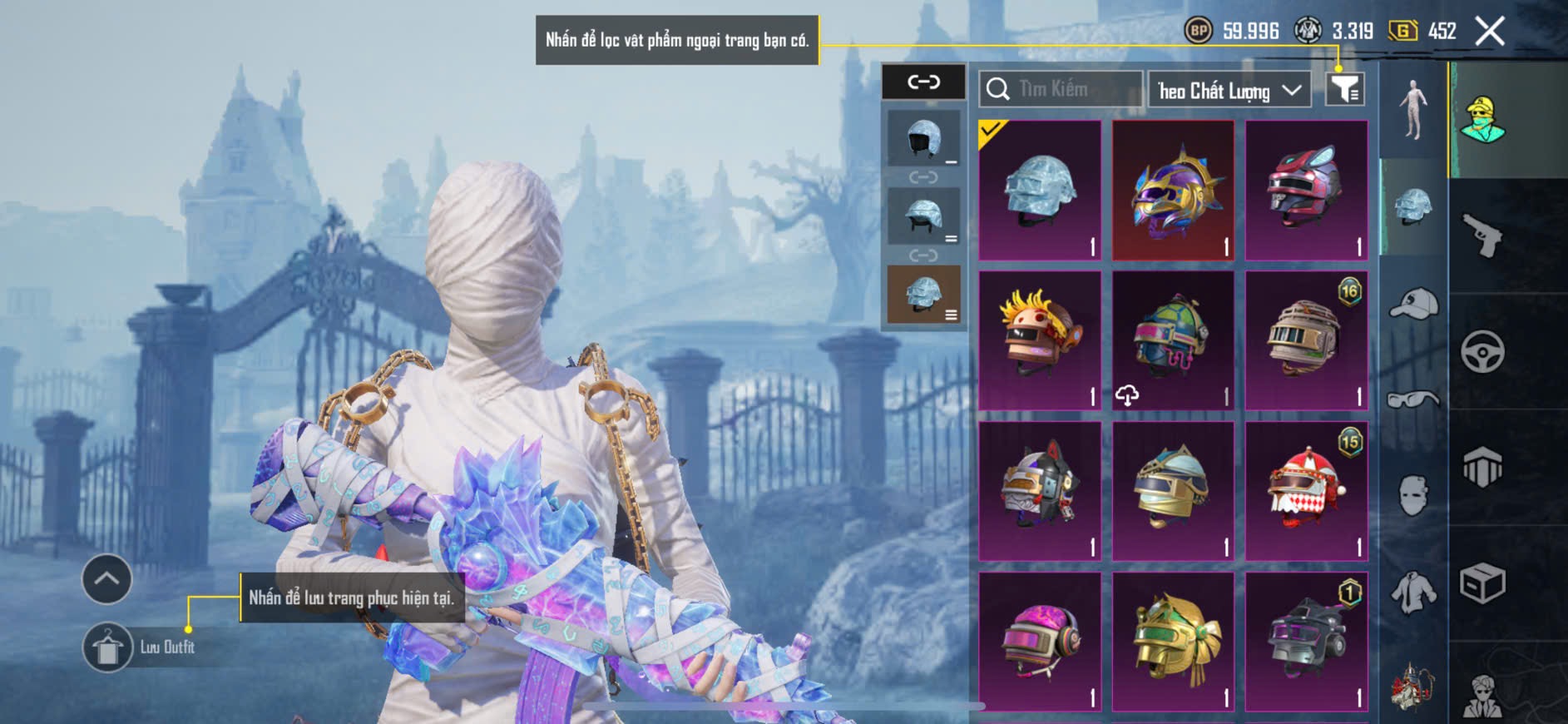Open the Theo Chất Lượng sort dropdown

(1229, 90)
